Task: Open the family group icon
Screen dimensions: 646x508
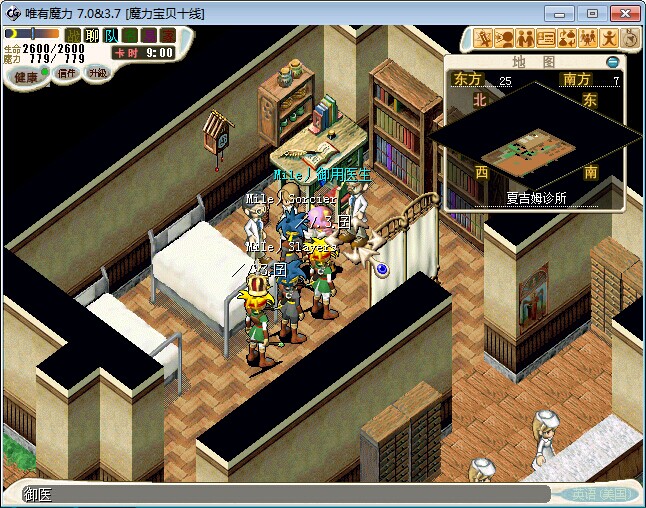Action: coord(588,39)
